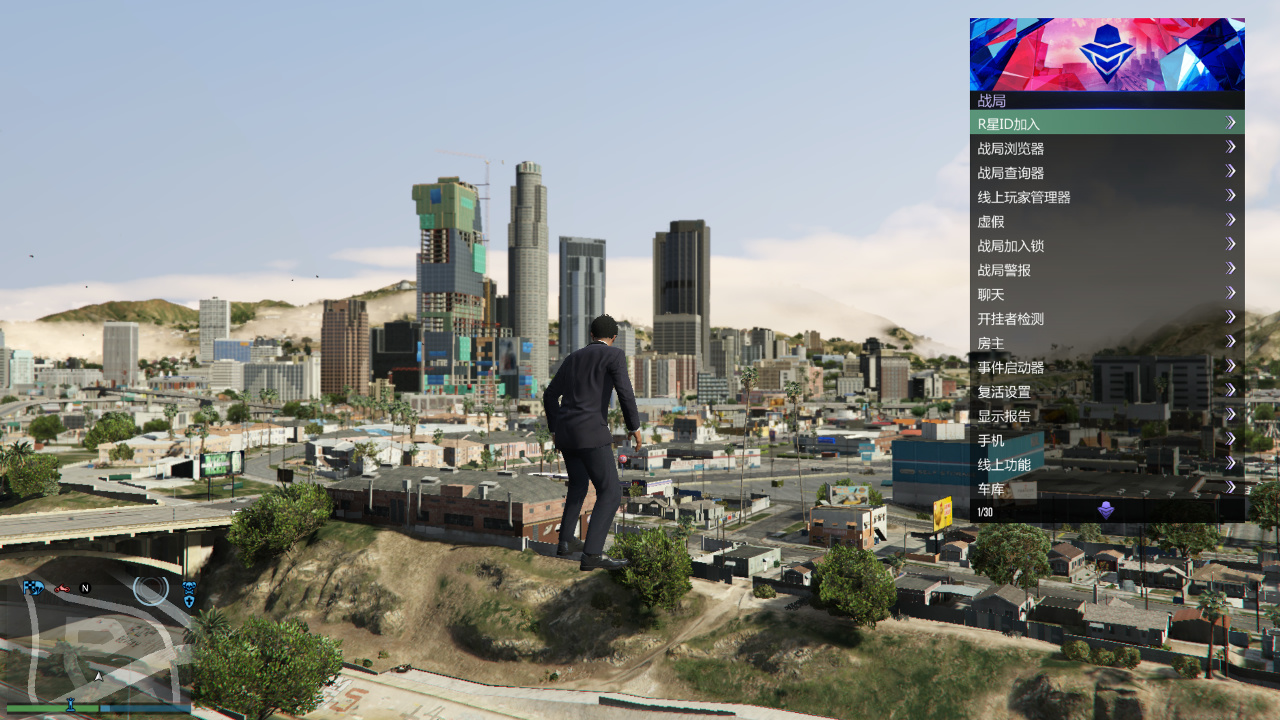Image resolution: width=1280 pixels, height=720 pixels.
Task: Click the N compass marker on the minimap
Action: coord(85,588)
